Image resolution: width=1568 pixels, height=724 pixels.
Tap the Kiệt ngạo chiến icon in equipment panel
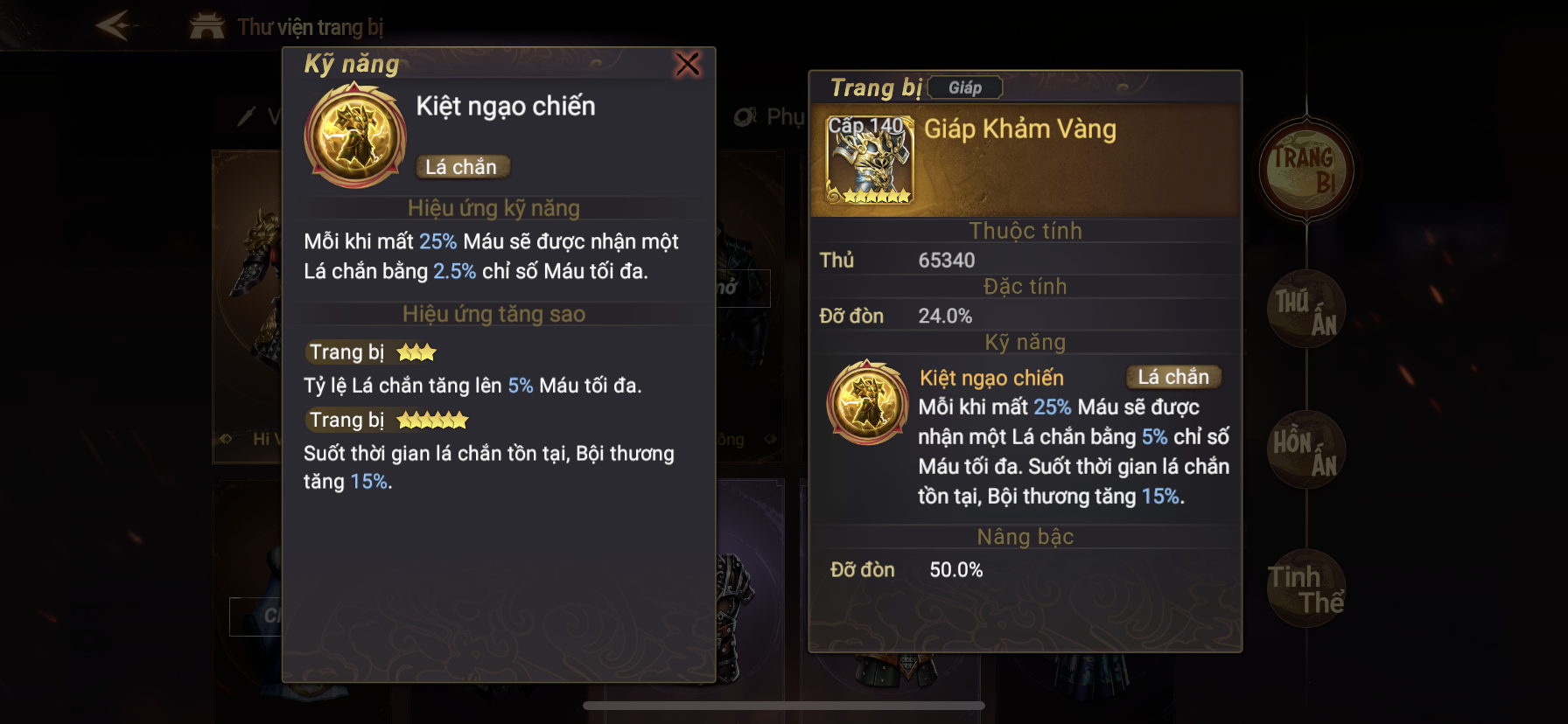point(868,403)
